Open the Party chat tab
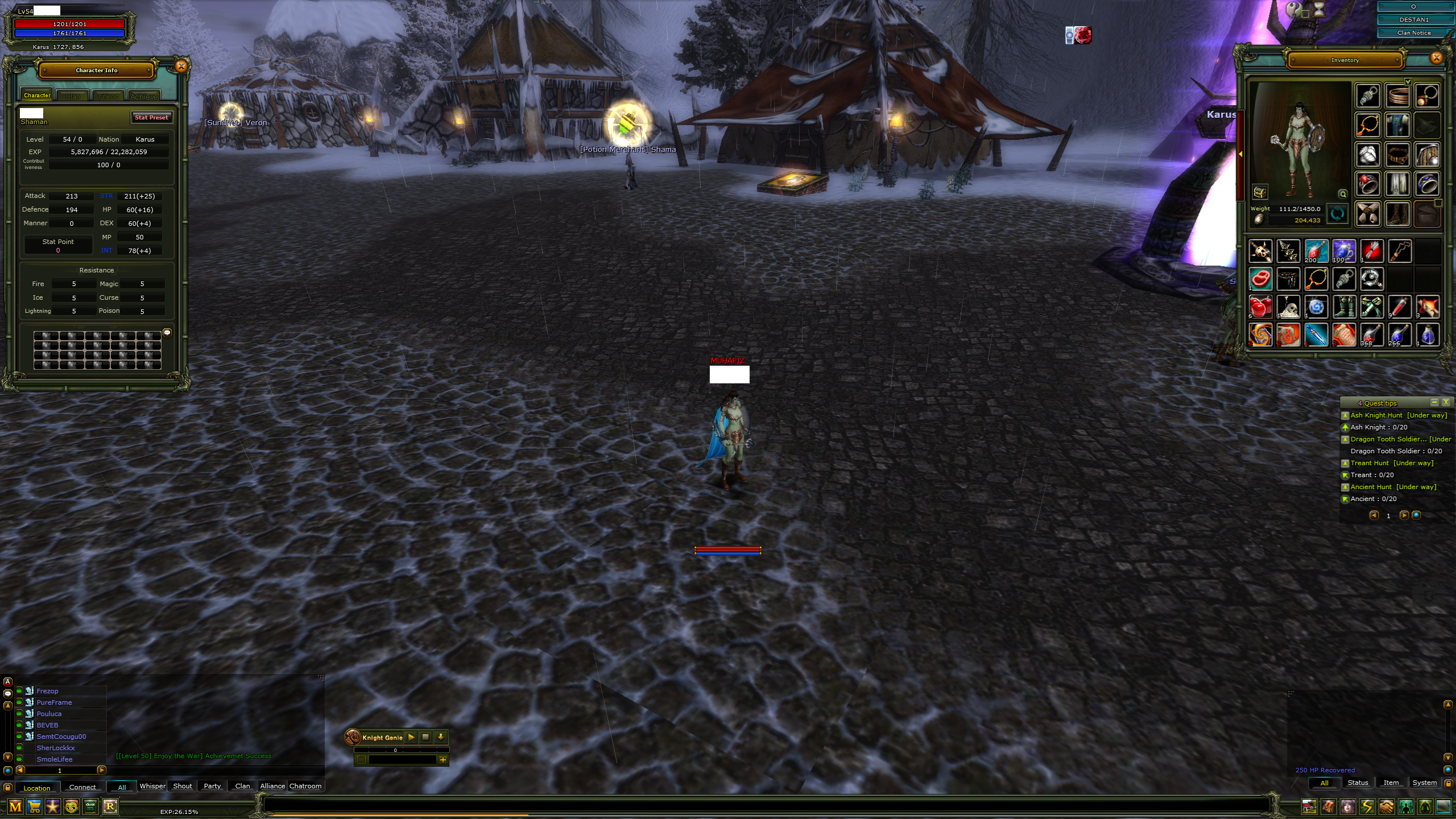1456x819 pixels. click(x=212, y=786)
